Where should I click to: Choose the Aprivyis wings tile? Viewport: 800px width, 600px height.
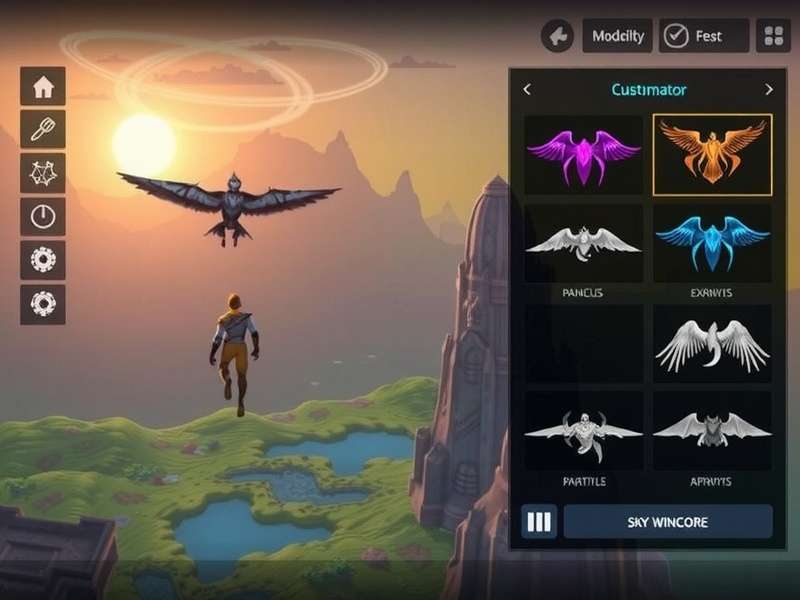pos(712,431)
